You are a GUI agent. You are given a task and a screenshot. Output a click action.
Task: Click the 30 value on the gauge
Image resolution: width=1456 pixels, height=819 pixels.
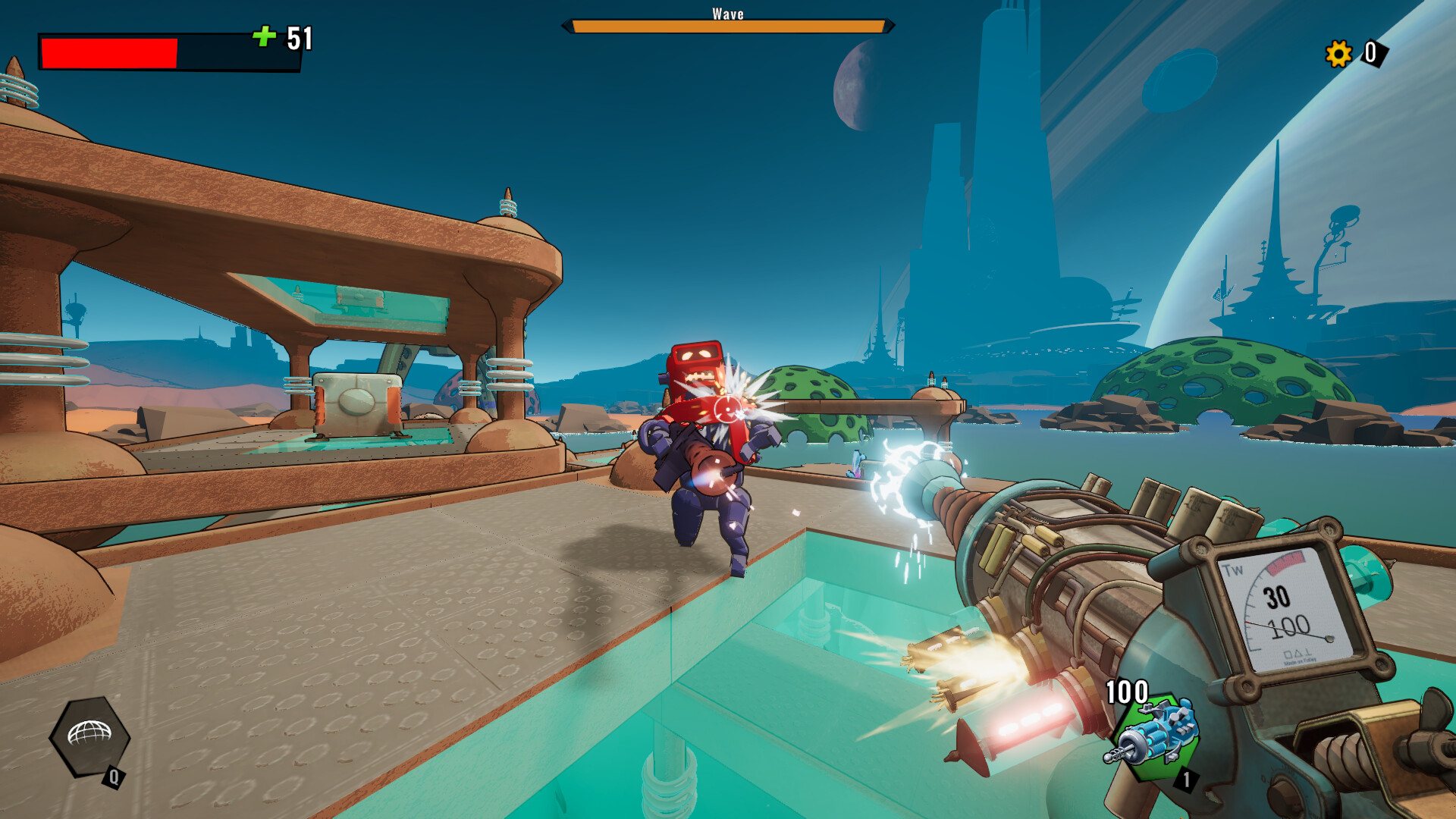tap(1276, 598)
